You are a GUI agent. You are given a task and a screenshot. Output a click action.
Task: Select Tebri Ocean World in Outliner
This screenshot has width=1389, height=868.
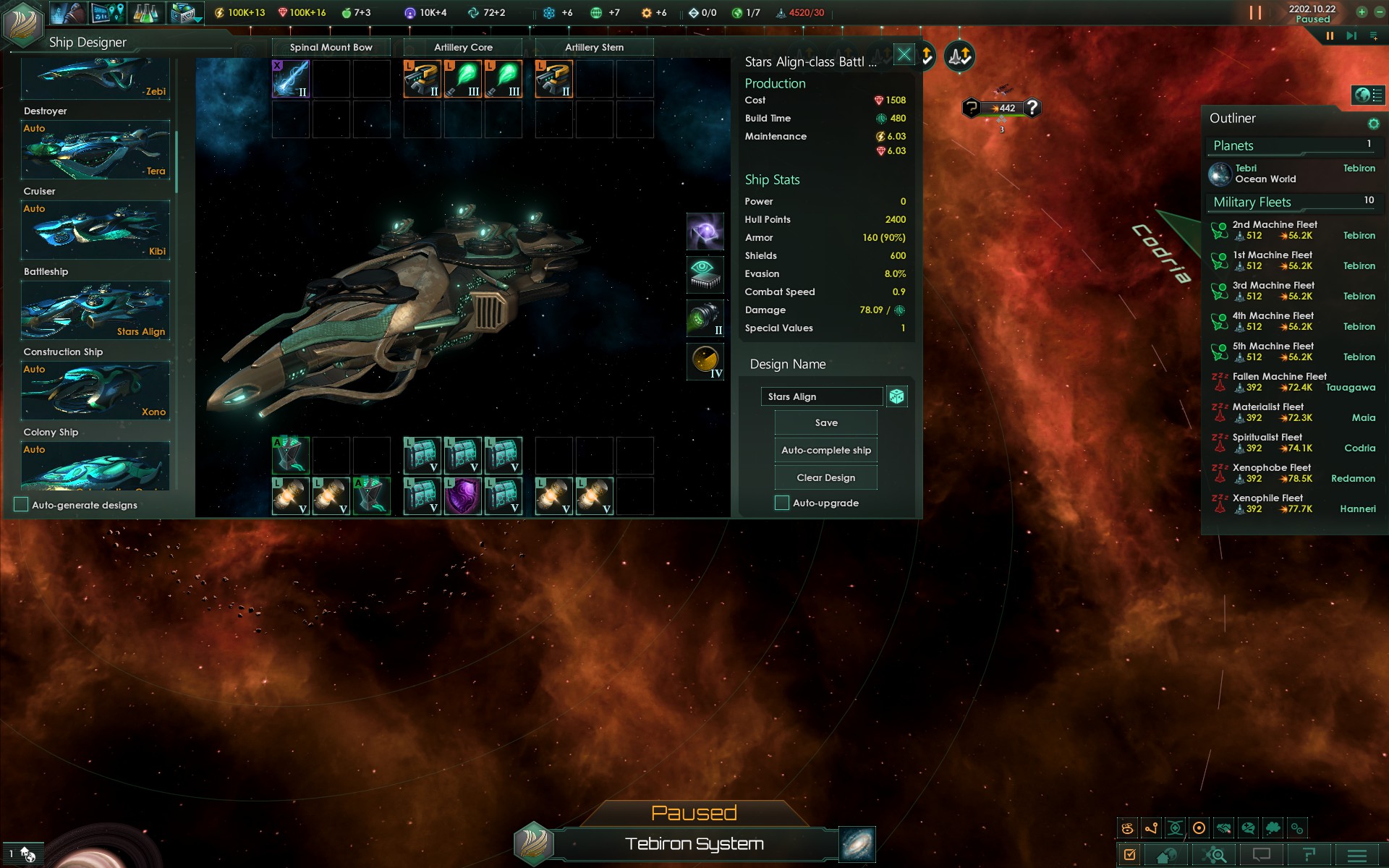1266,174
